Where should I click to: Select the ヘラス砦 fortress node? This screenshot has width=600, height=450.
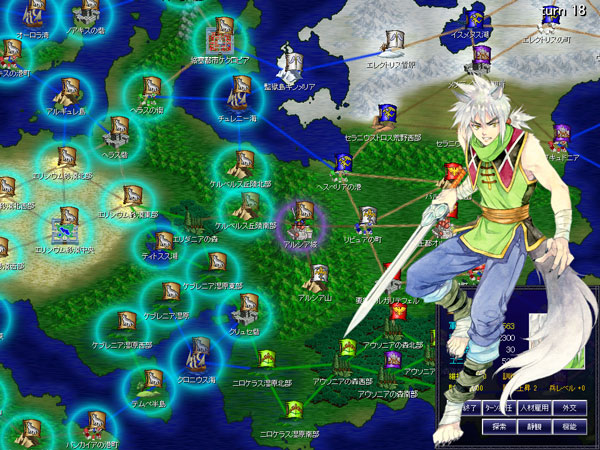116,130
